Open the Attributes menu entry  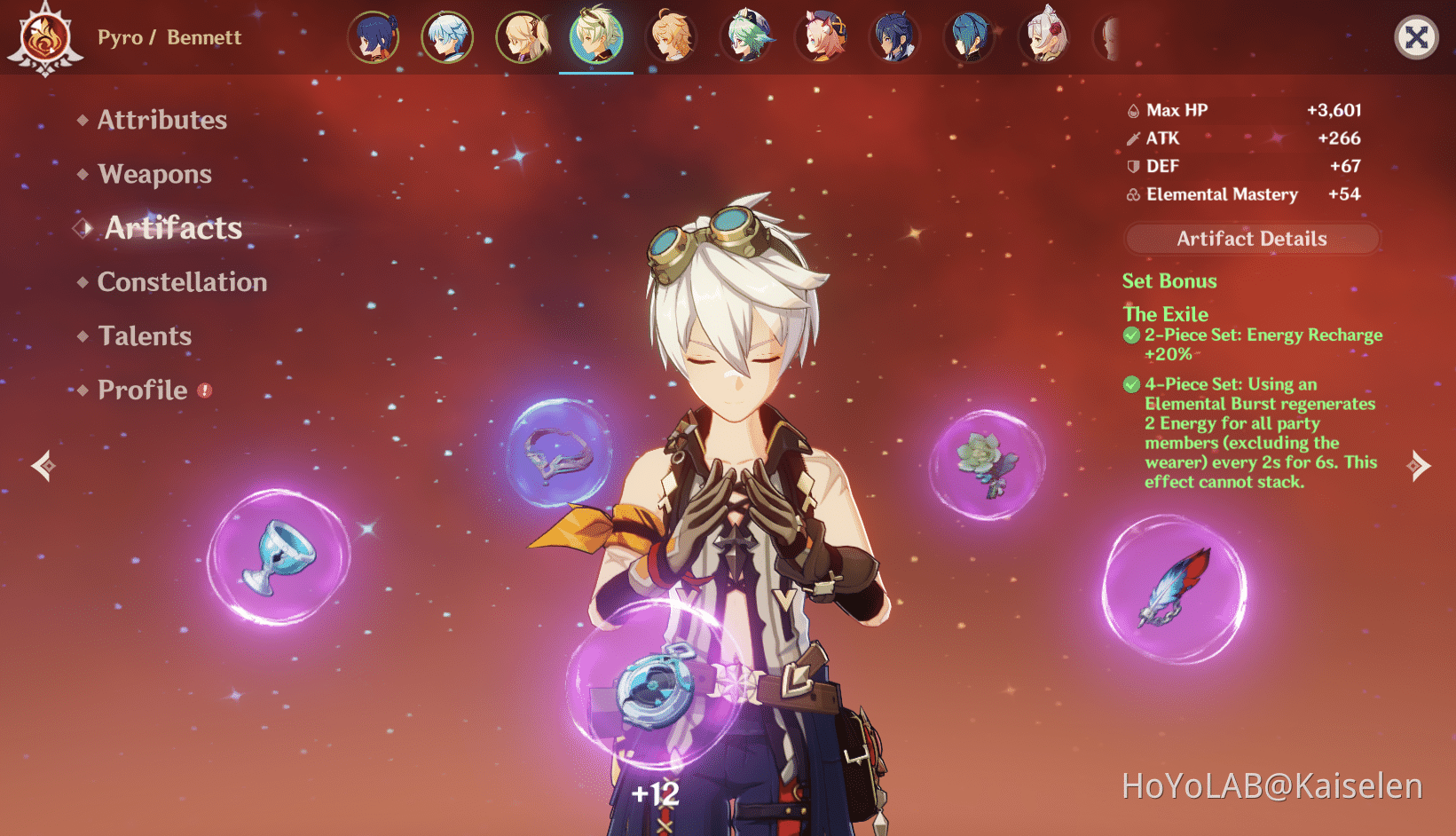point(161,120)
